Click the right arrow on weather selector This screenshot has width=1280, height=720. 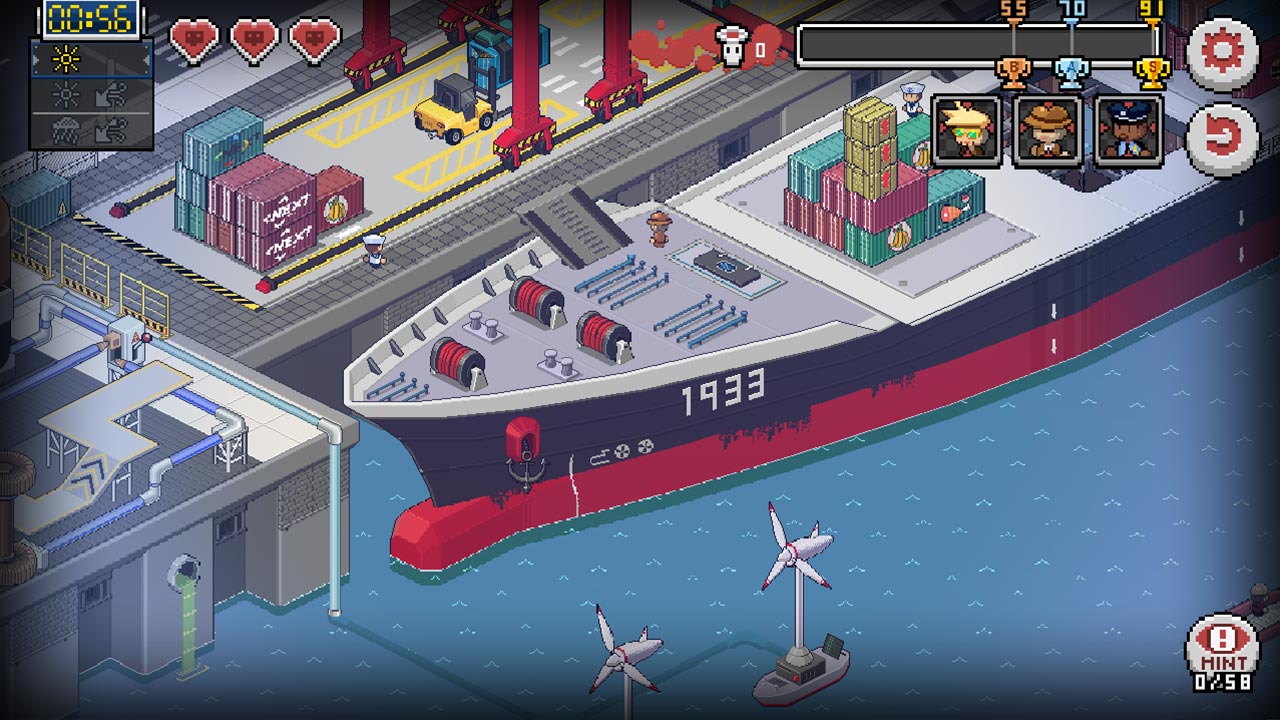(x=146, y=60)
